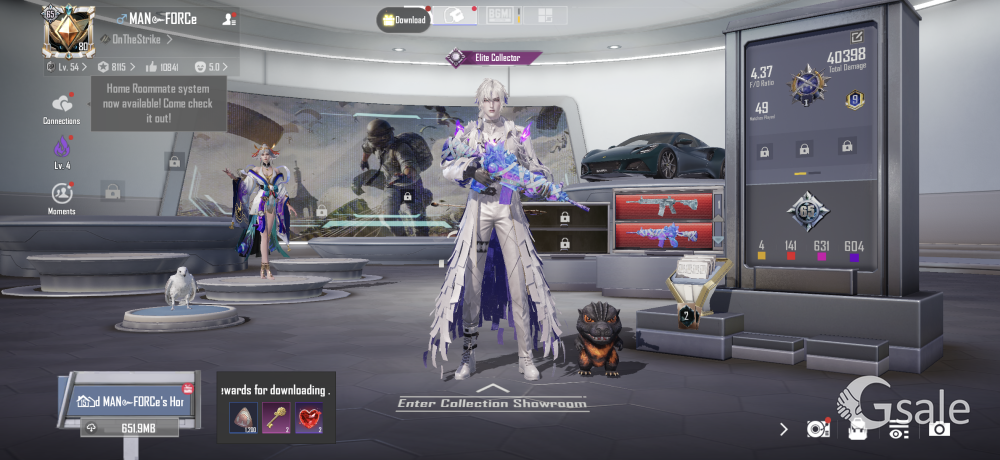Select the blue crystal rifle skin thumbnail
The width and height of the screenshot is (1000, 460).
(663, 236)
